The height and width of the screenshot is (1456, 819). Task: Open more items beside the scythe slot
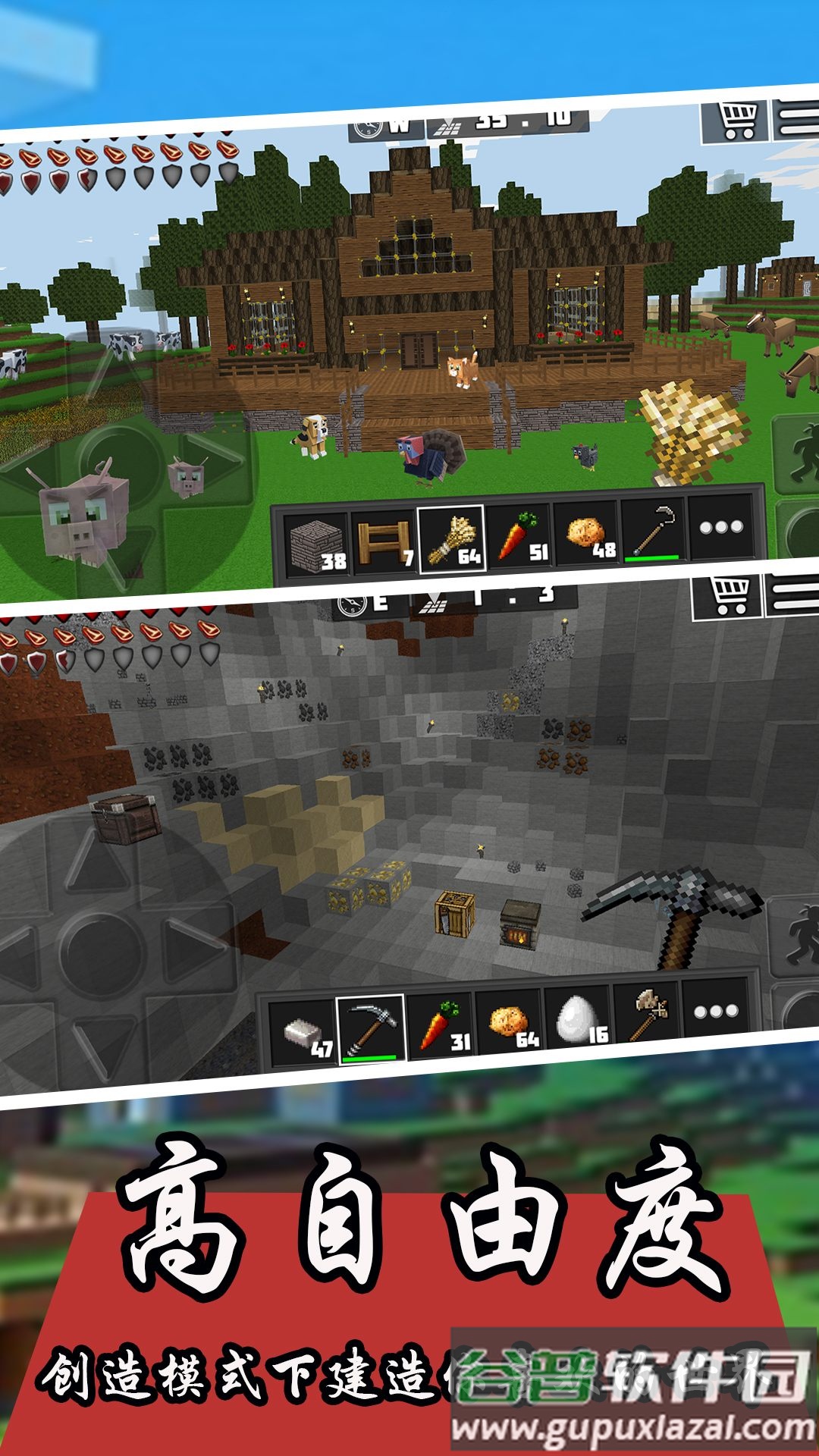pyautogui.click(x=721, y=526)
